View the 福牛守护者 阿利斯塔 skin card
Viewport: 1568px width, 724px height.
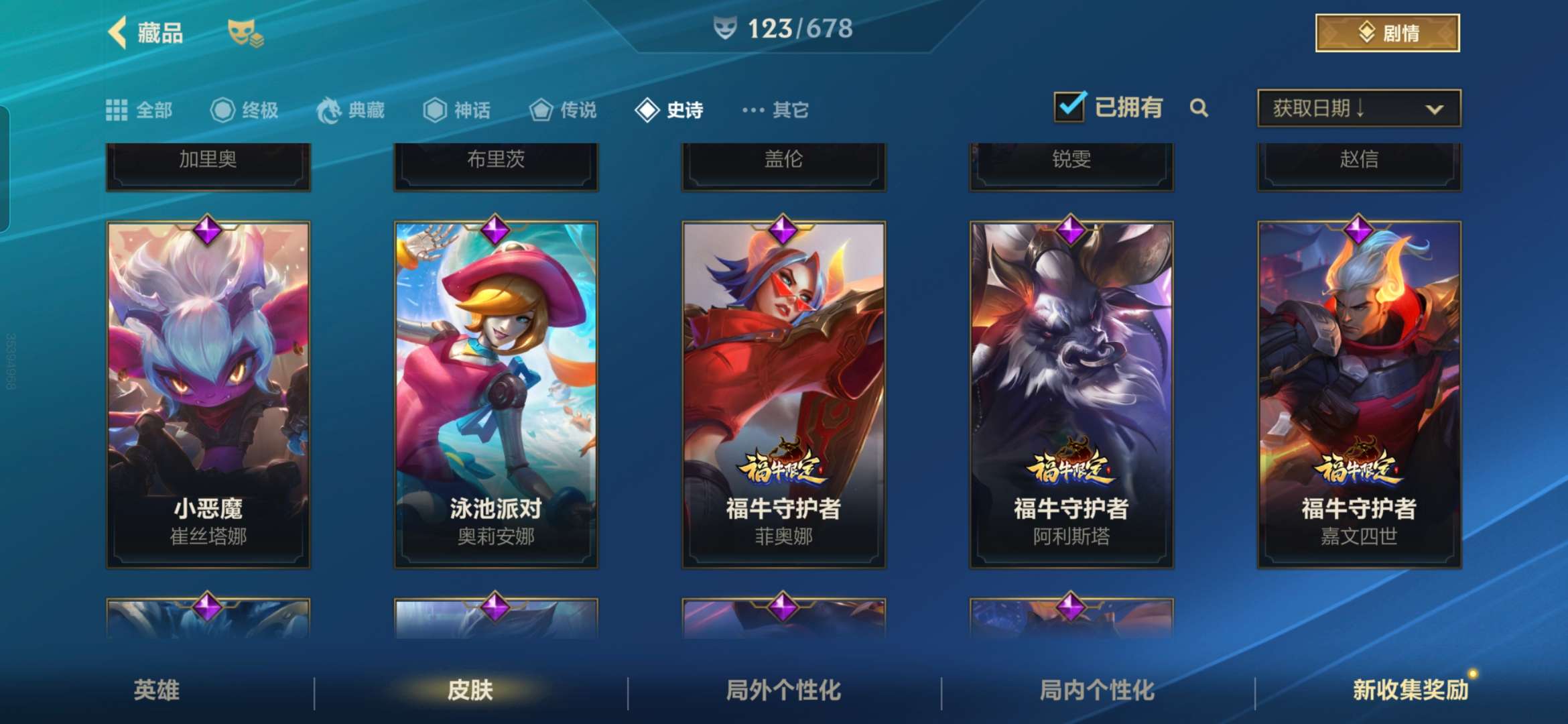click(x=1071, y=394)
